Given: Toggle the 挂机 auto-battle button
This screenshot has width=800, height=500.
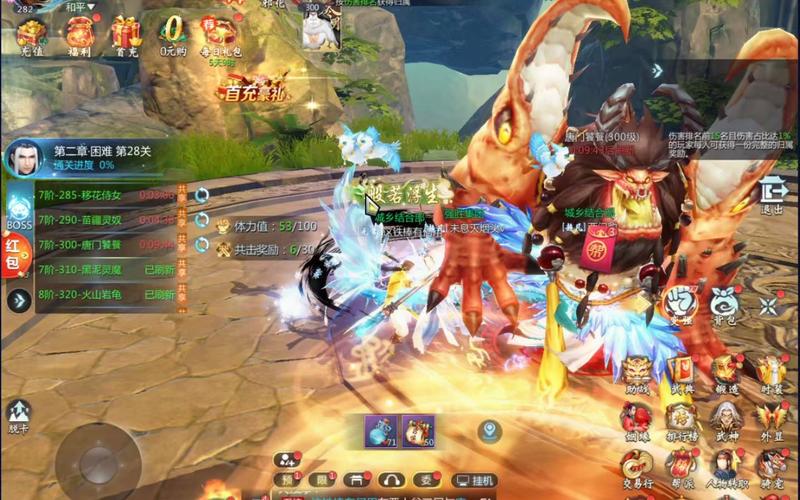Looking at the screenshot, I should pos(474,480).
